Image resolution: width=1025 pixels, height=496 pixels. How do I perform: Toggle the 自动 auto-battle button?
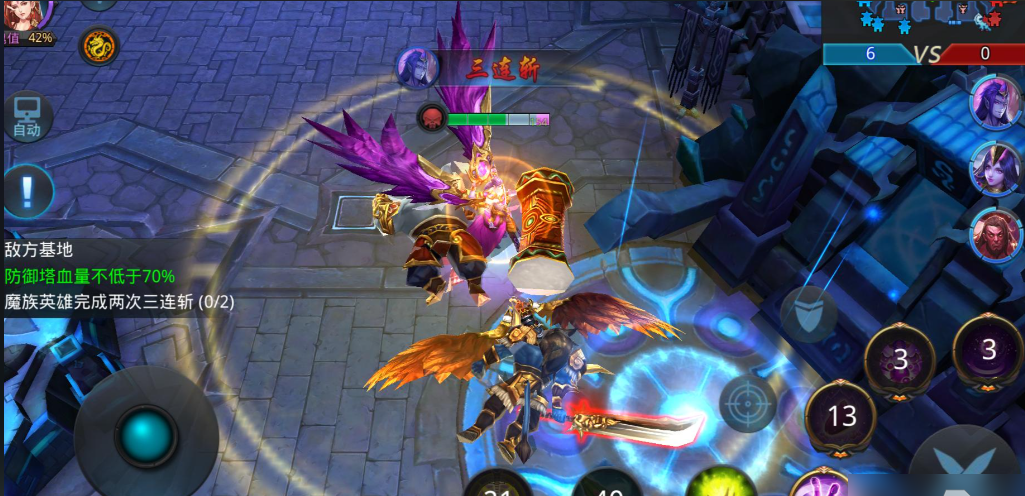pos(27,118)
